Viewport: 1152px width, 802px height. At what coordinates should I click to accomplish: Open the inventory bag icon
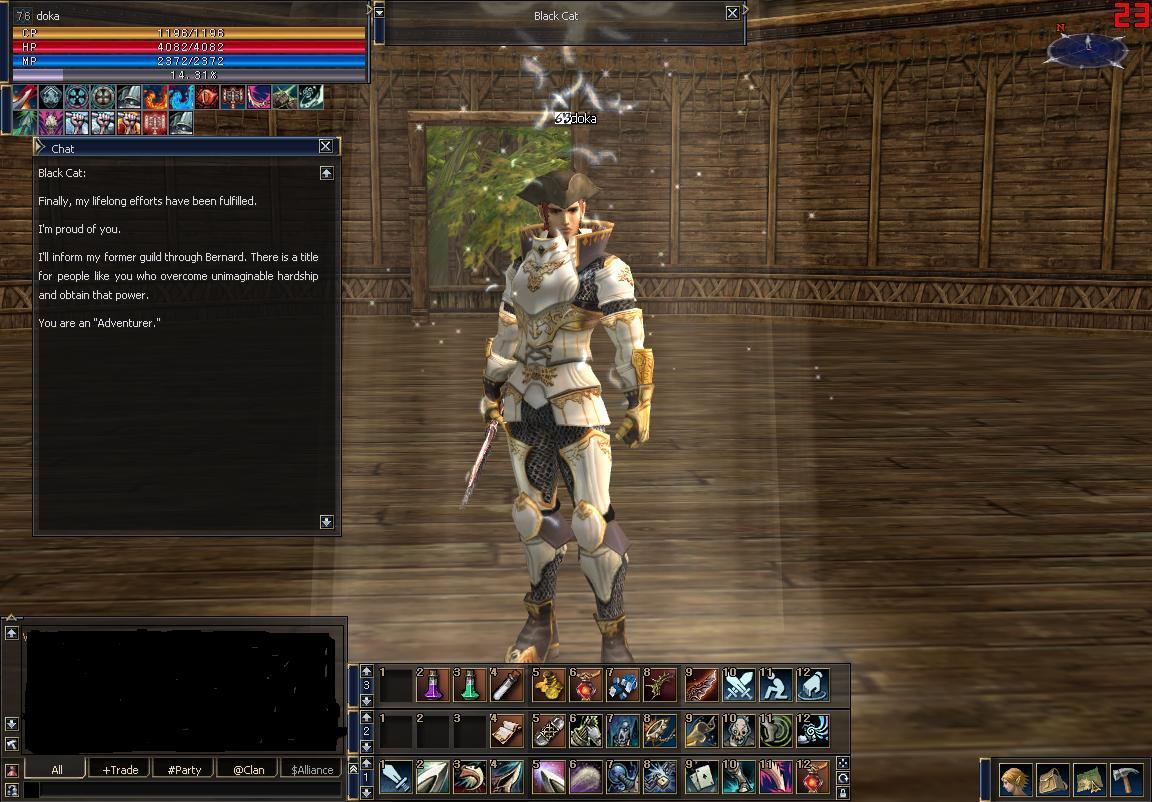pyautogui.click(x=1052, y=778)
